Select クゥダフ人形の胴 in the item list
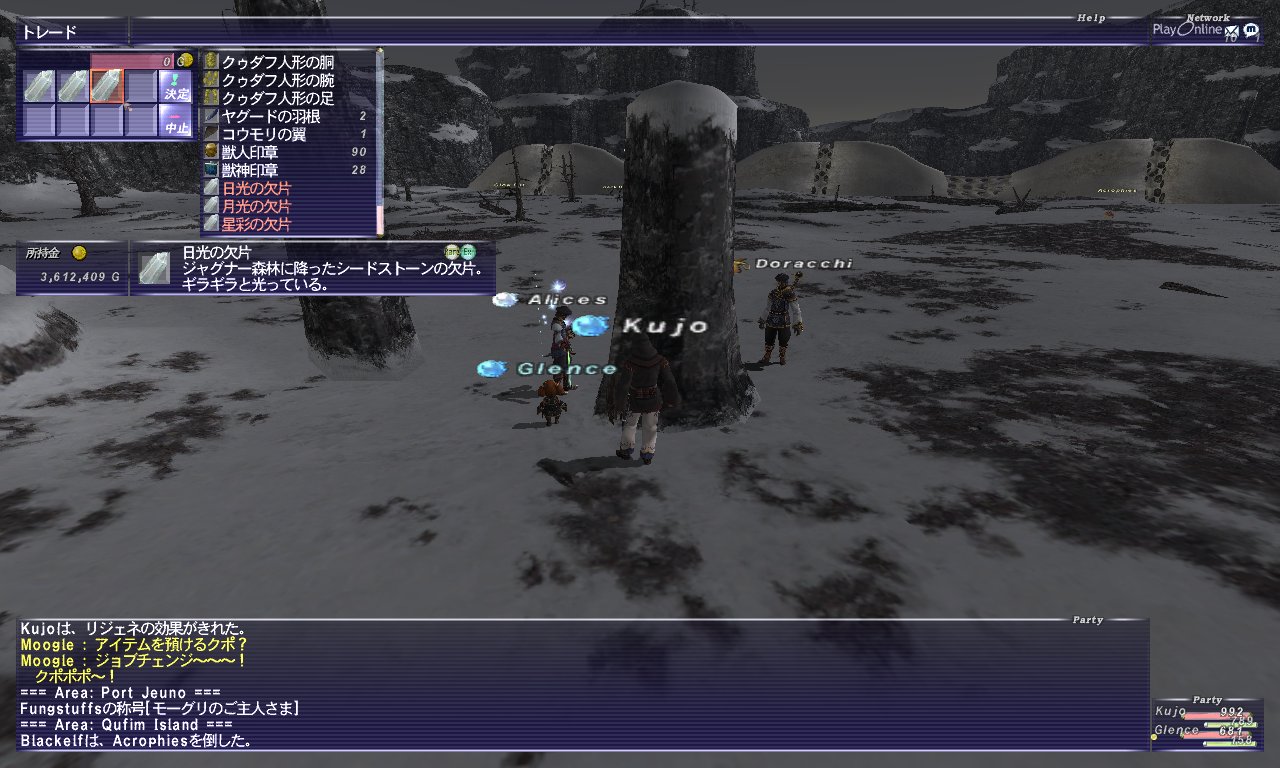 tap(278, 62)
